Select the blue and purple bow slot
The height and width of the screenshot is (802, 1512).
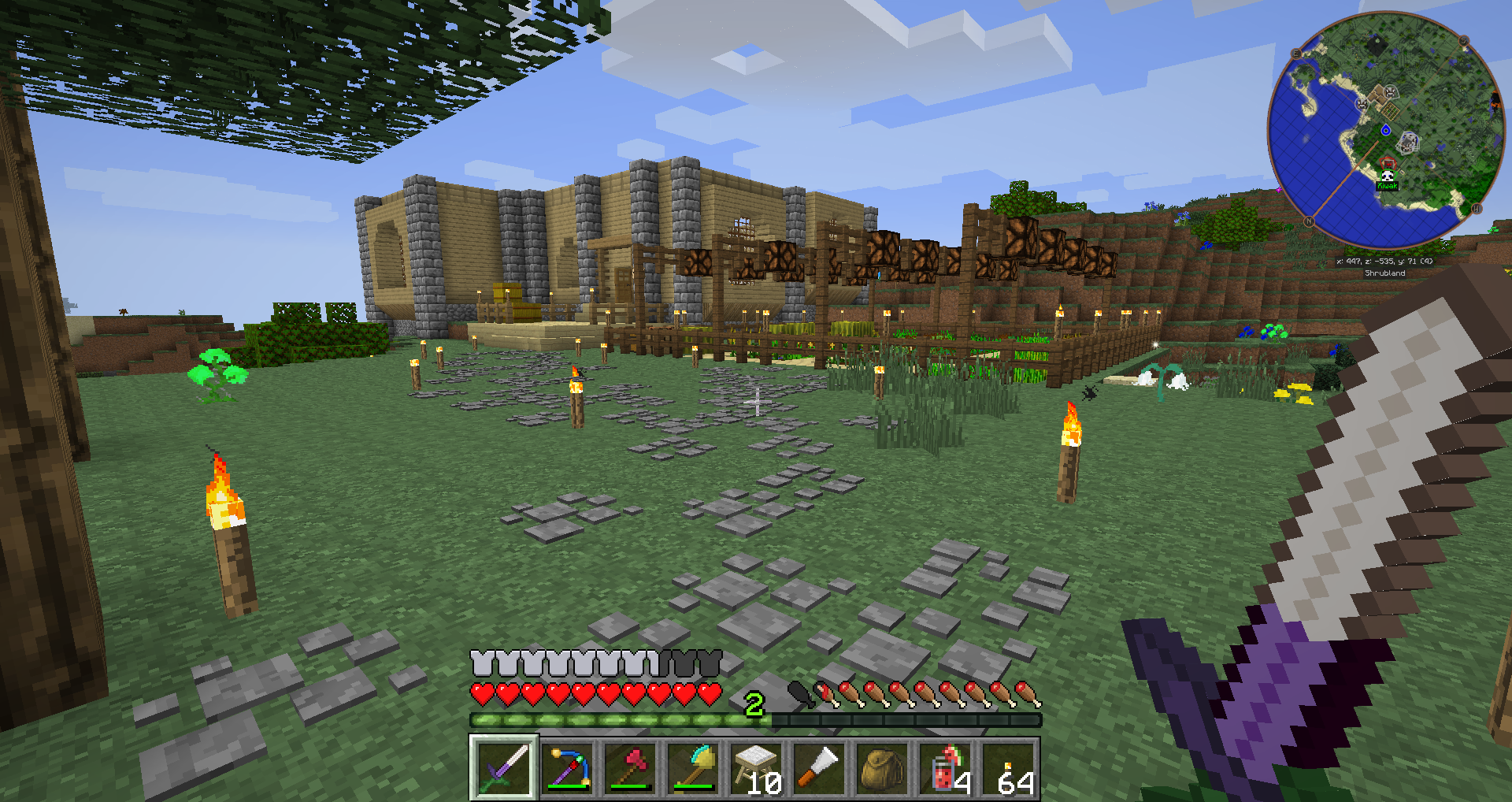(568, 768)
